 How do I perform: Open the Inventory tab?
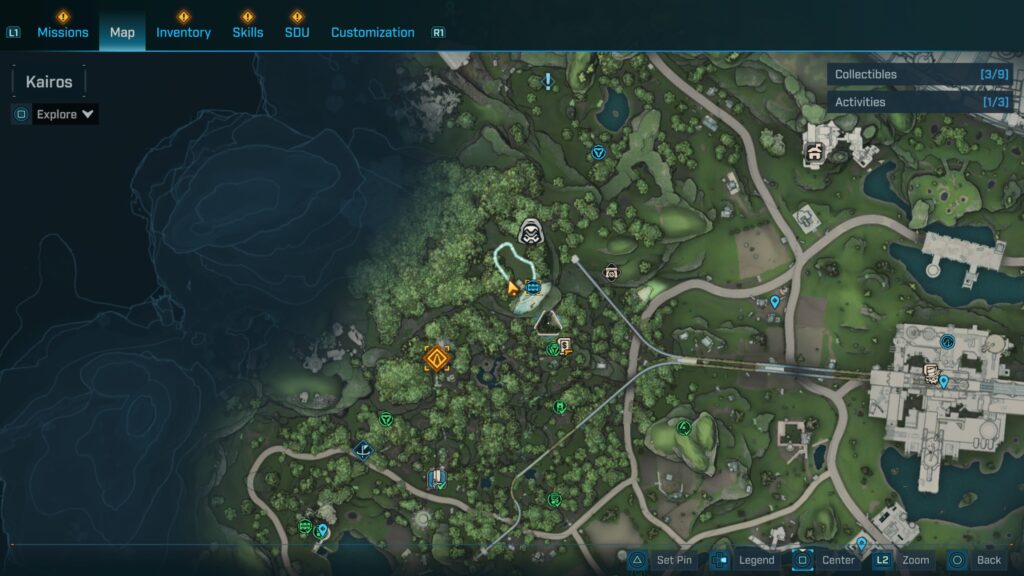point(183,32)
